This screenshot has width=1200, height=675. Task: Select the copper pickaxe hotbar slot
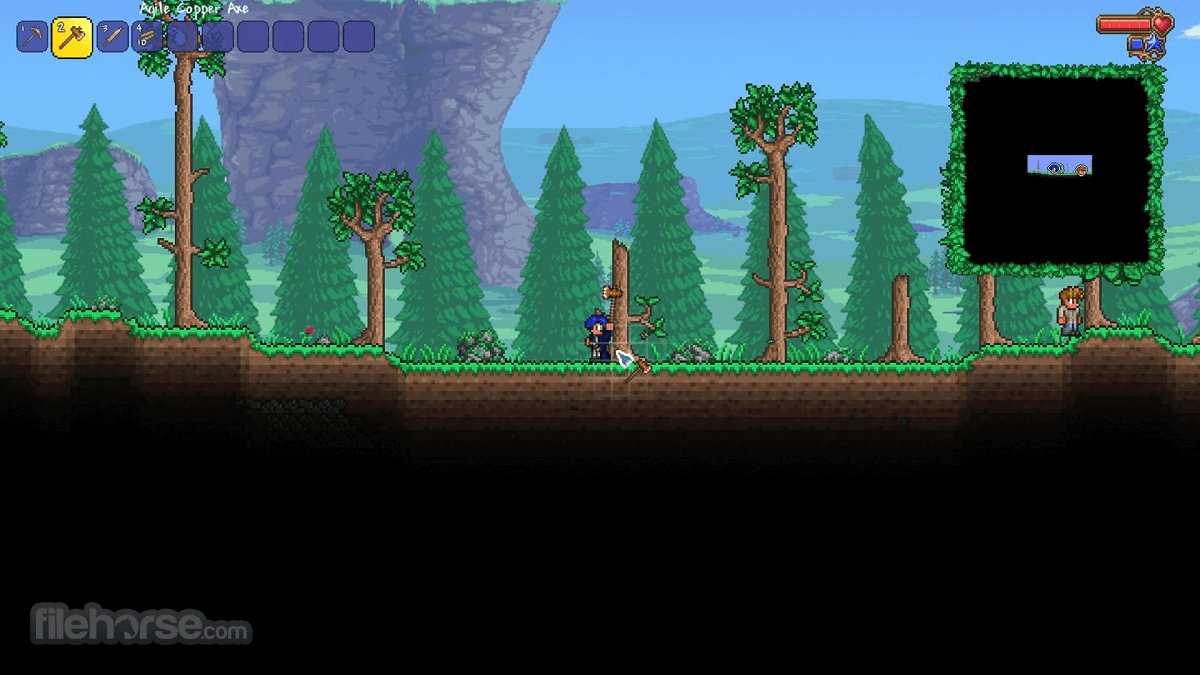(x=32, y=37)
